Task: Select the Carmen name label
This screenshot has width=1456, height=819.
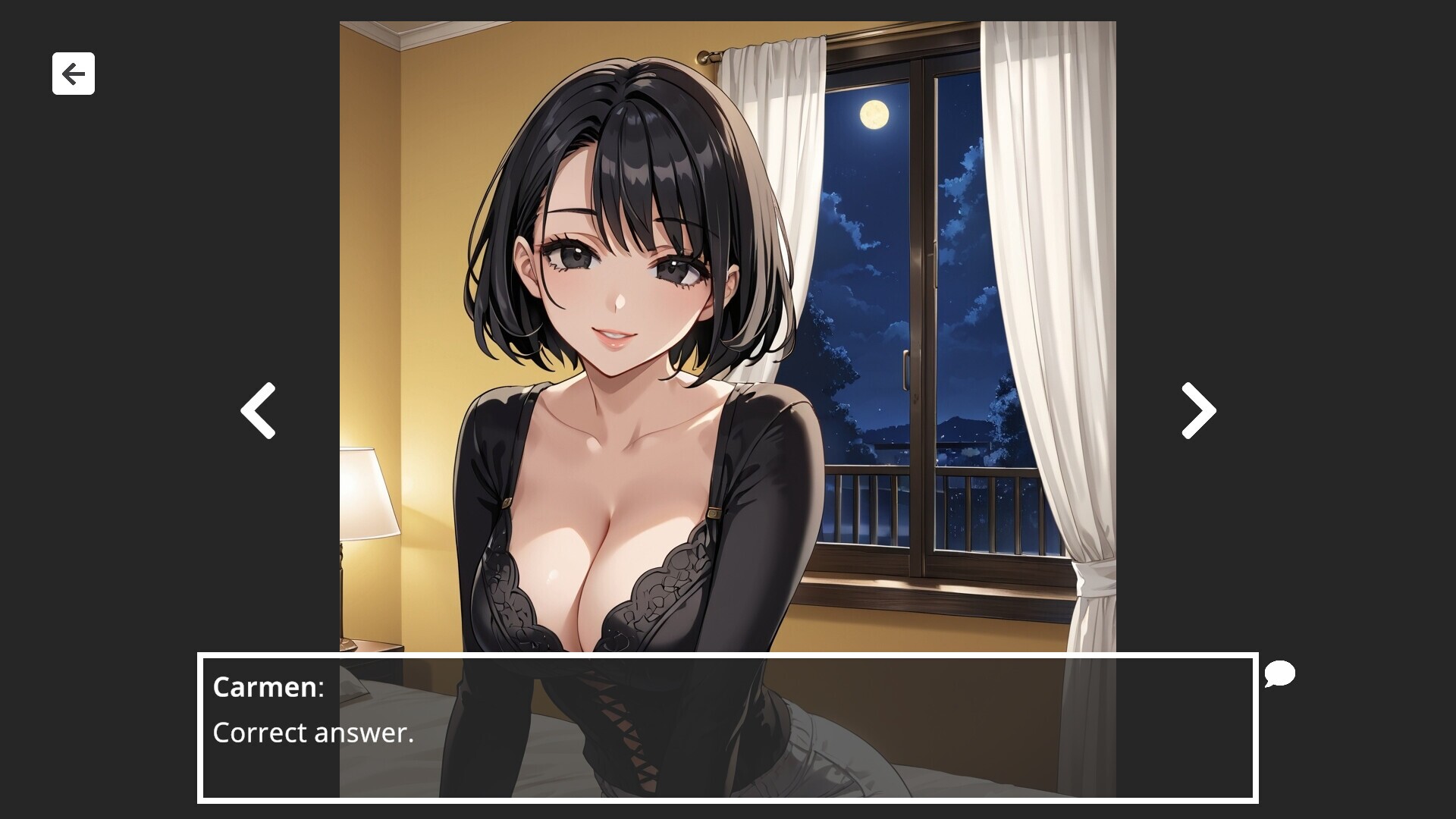Action: [267, 689]
